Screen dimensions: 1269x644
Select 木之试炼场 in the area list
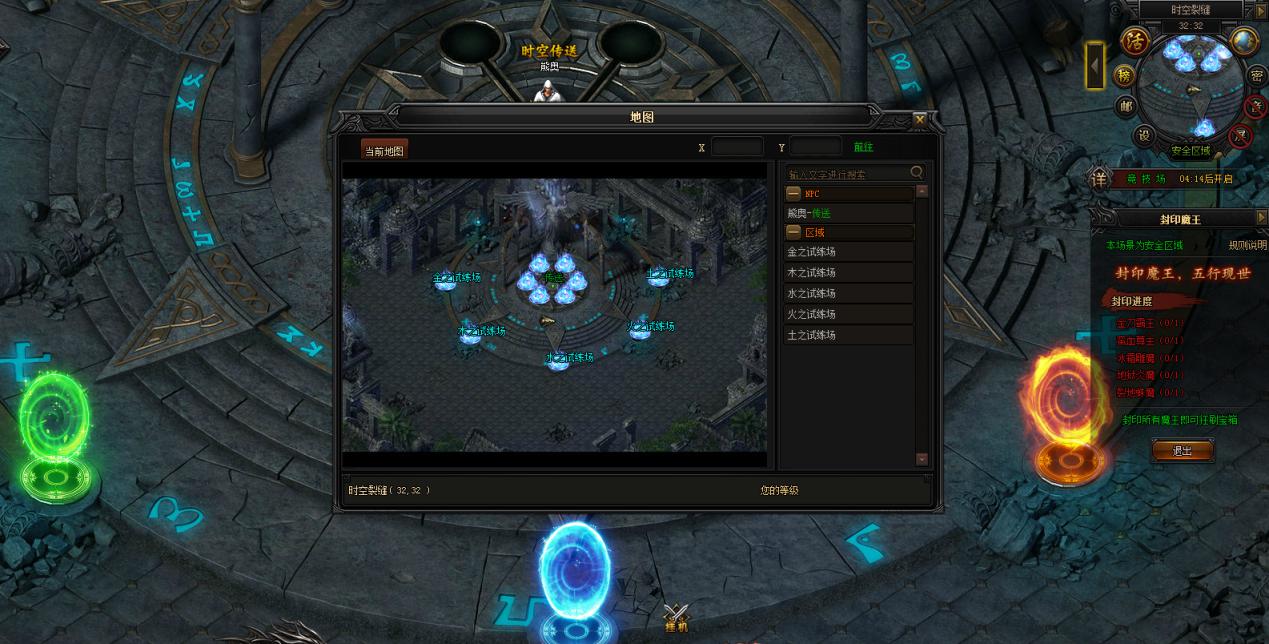point(848,273)
